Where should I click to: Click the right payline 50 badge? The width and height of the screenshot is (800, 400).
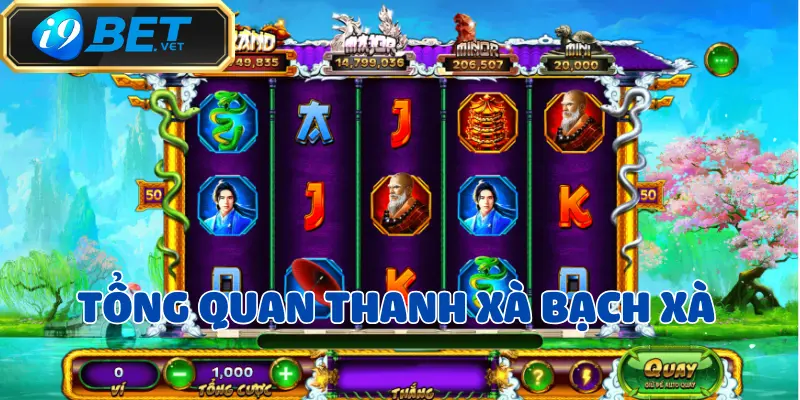click(647, 194)
